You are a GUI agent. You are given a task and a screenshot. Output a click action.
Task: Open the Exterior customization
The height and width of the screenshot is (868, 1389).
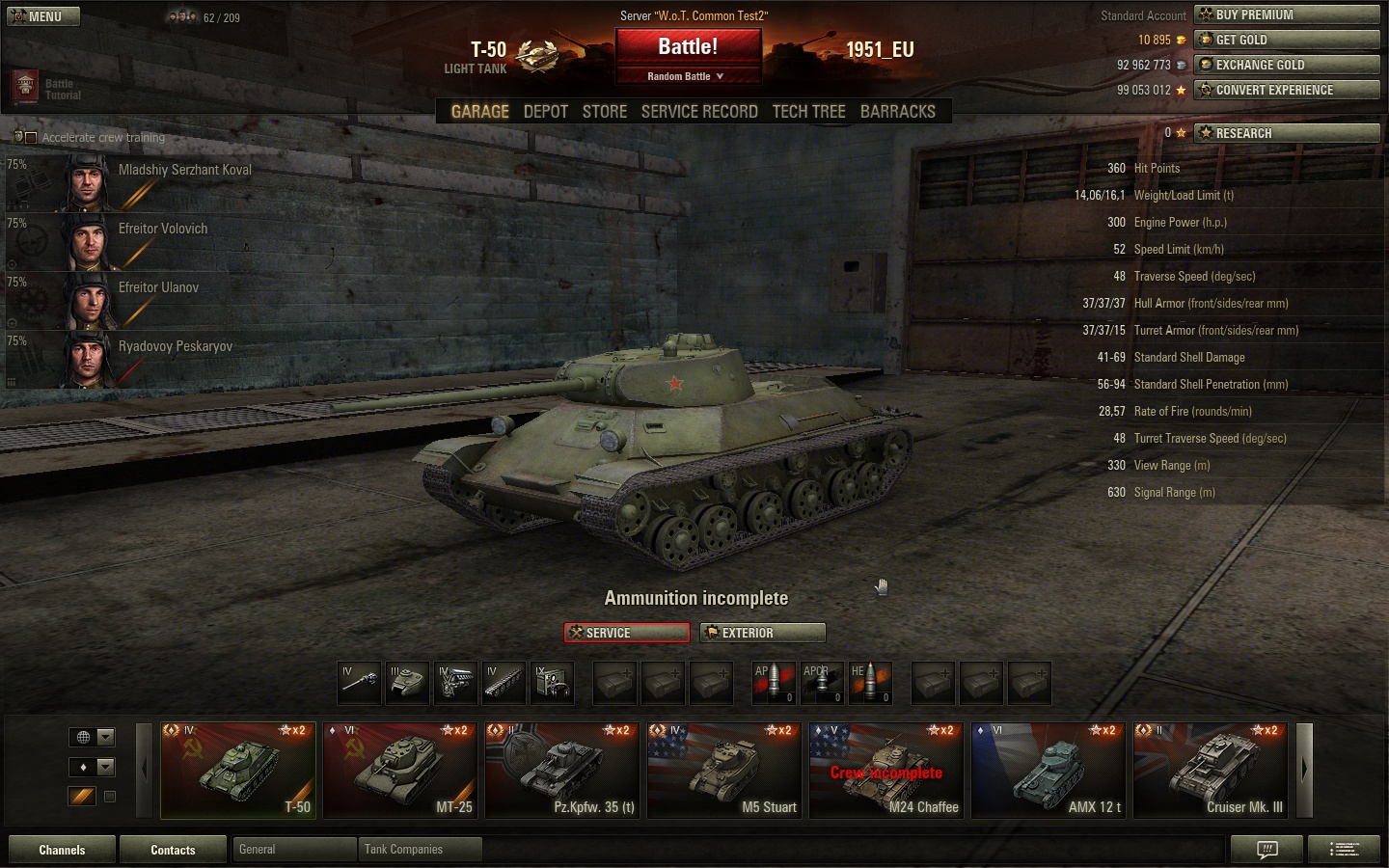pyautogui.click(x=762, y=633)
